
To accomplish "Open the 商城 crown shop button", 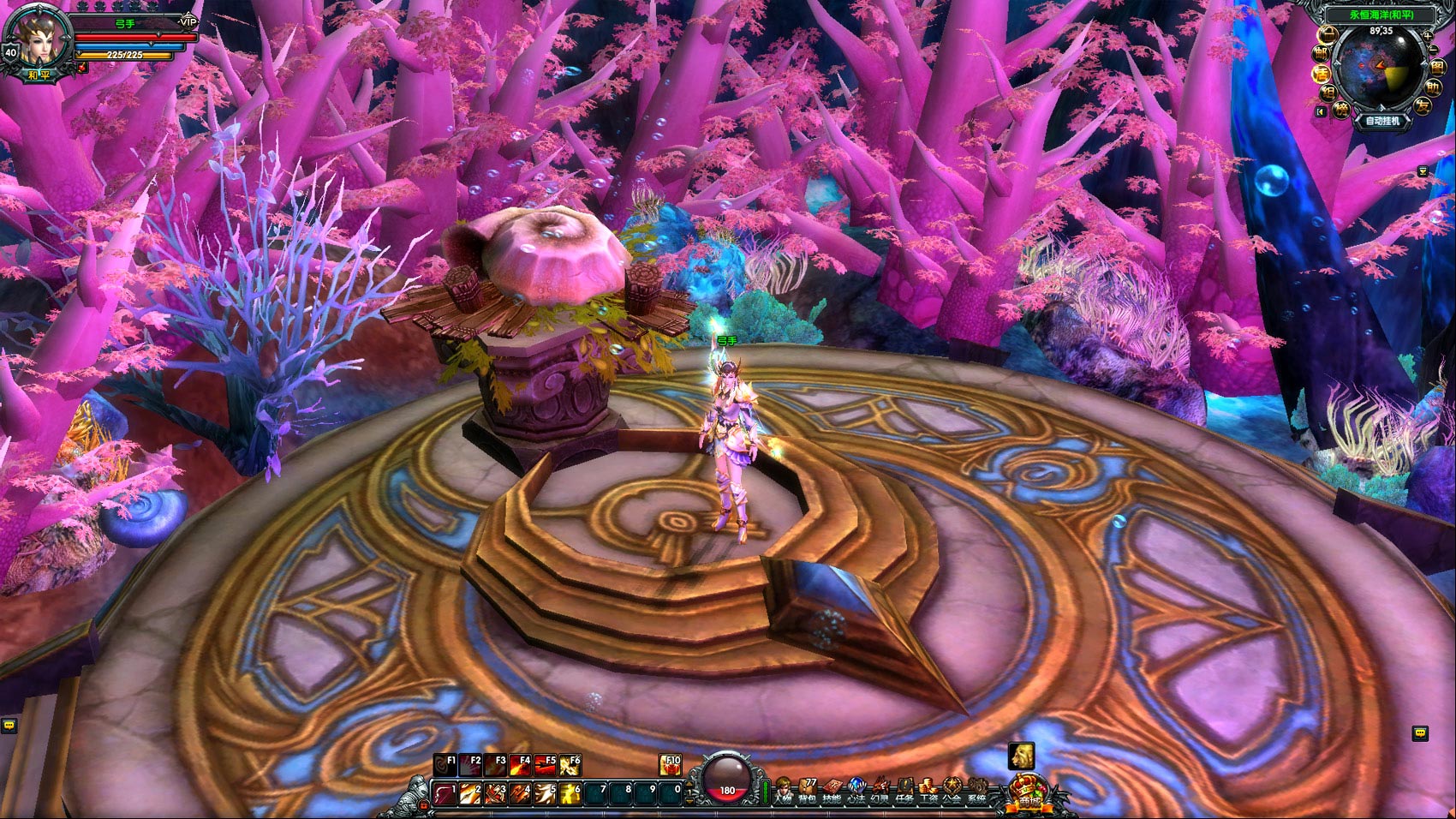I will pyautogui.click(x=1029, y=795).
